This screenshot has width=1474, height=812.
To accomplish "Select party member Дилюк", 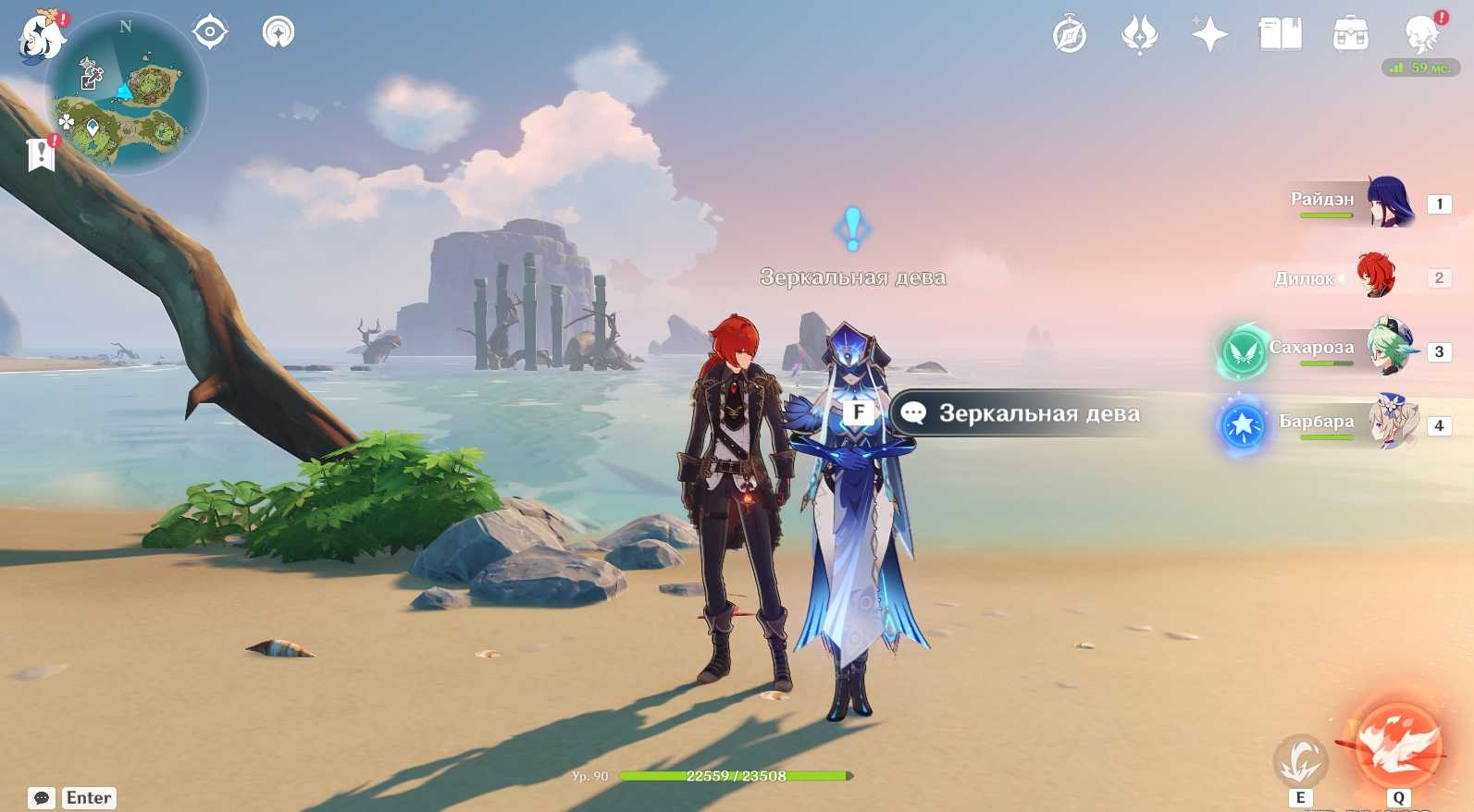I will click(1376, 277).
